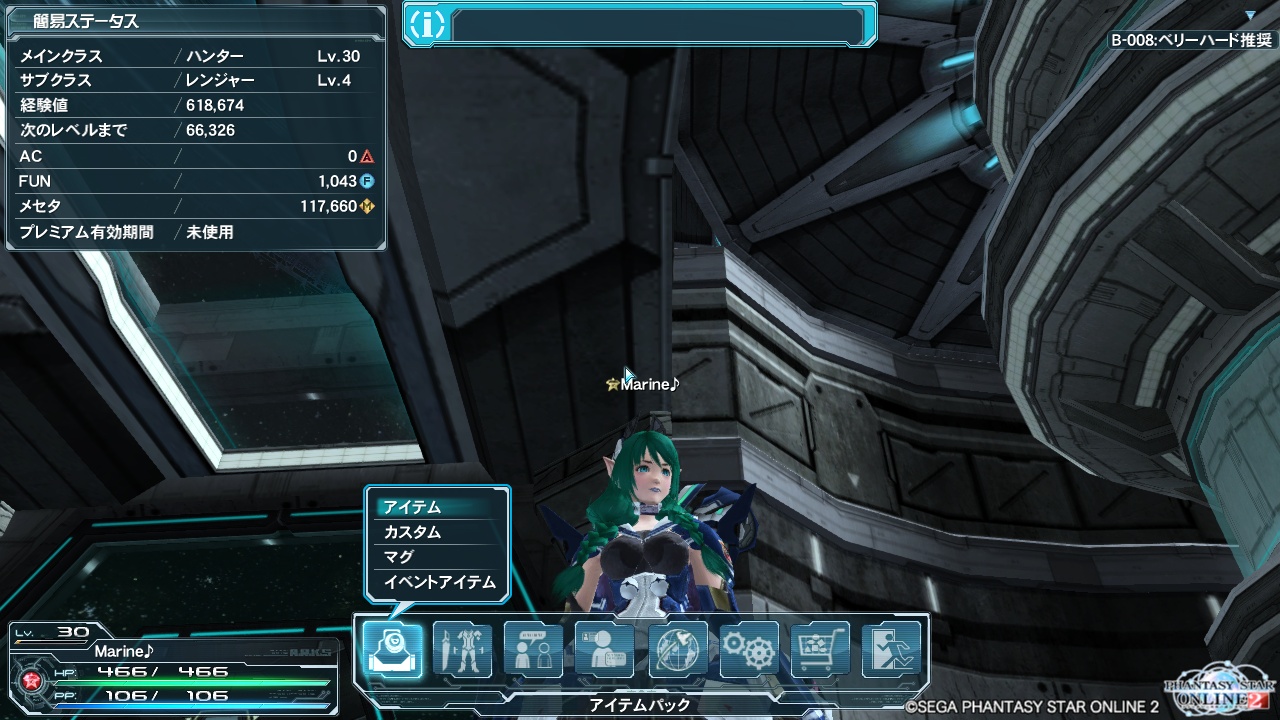The image size is (1280, 720).
Task: Click the information bar's circled i icon
Action: [427, 25]
